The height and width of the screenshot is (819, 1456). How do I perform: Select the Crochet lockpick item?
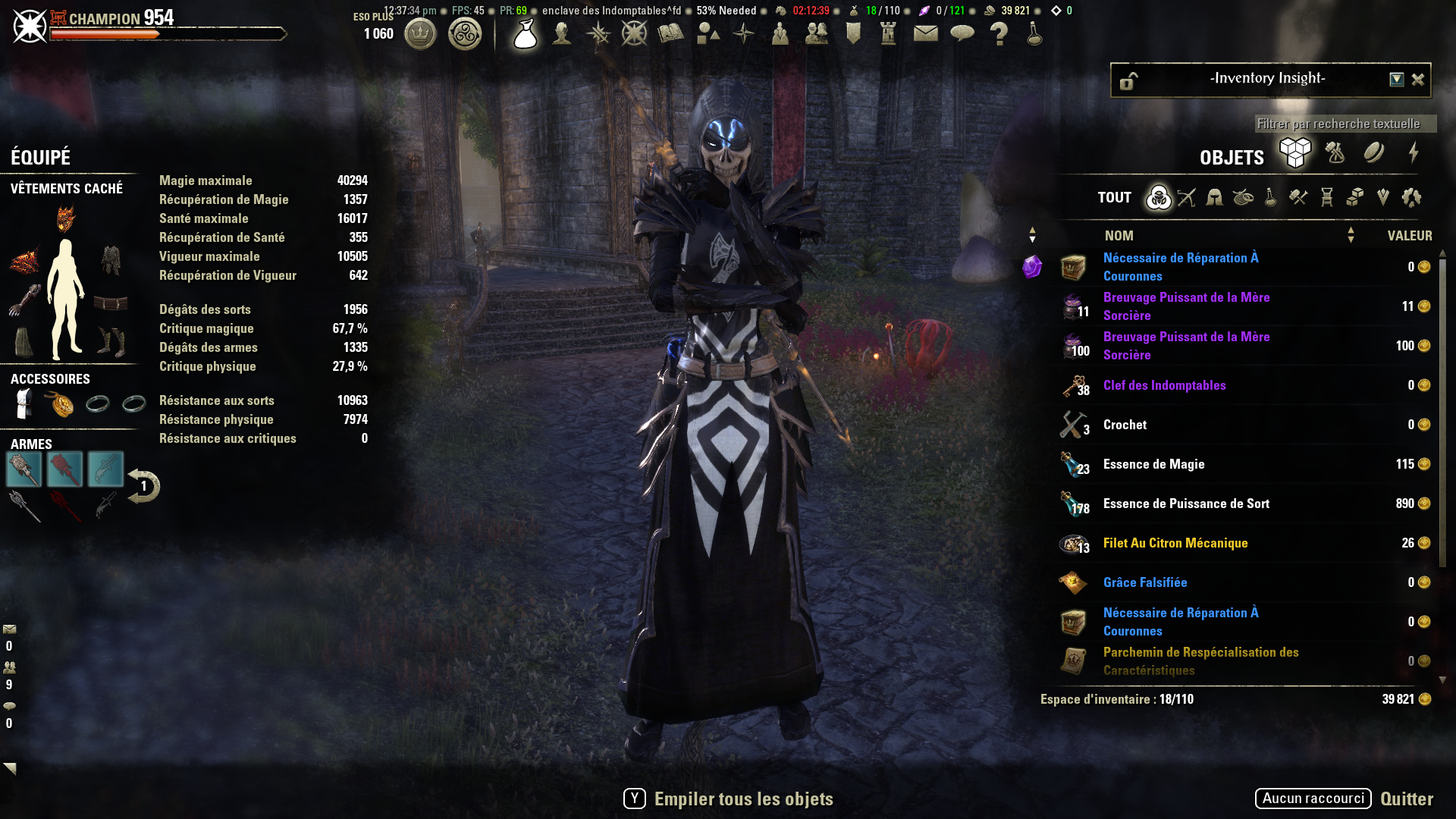coord(1125,425)
